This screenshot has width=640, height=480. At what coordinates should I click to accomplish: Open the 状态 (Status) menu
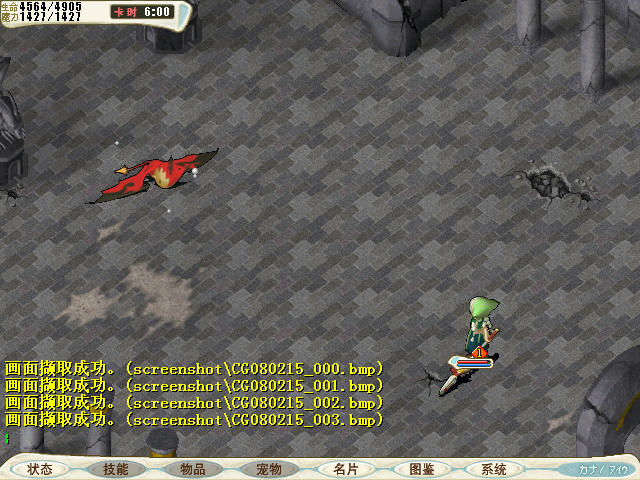click(40, 469)
